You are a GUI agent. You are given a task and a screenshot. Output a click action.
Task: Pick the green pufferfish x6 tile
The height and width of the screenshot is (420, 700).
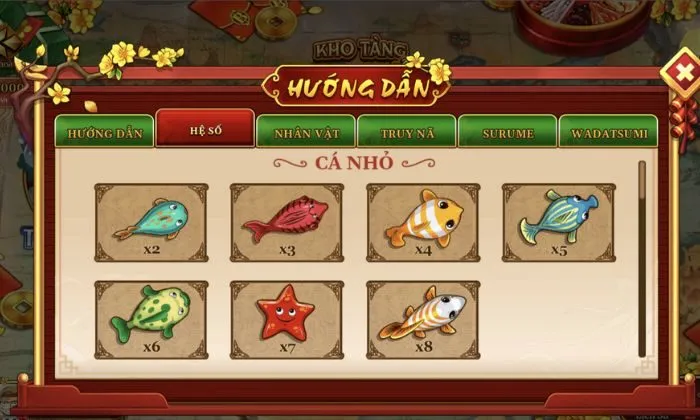[151, 320]
